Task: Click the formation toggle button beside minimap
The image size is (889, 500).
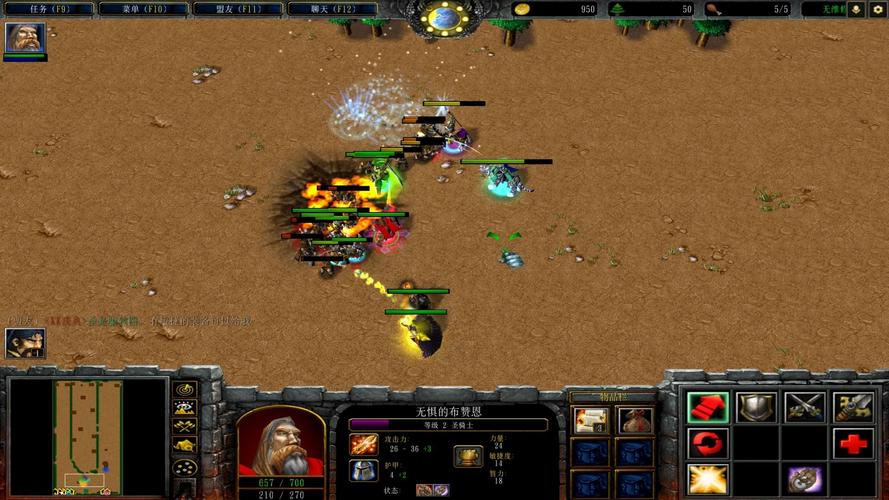Action: click(x=184, y=466)
